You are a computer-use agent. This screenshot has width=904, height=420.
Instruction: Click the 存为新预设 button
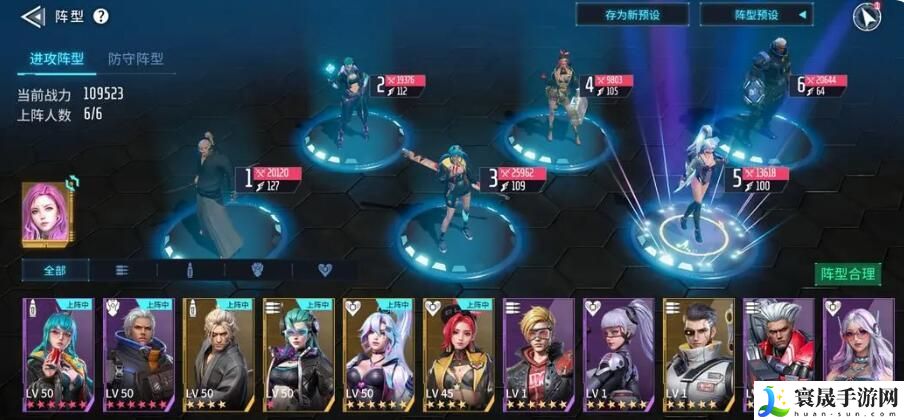pos(632,15)
